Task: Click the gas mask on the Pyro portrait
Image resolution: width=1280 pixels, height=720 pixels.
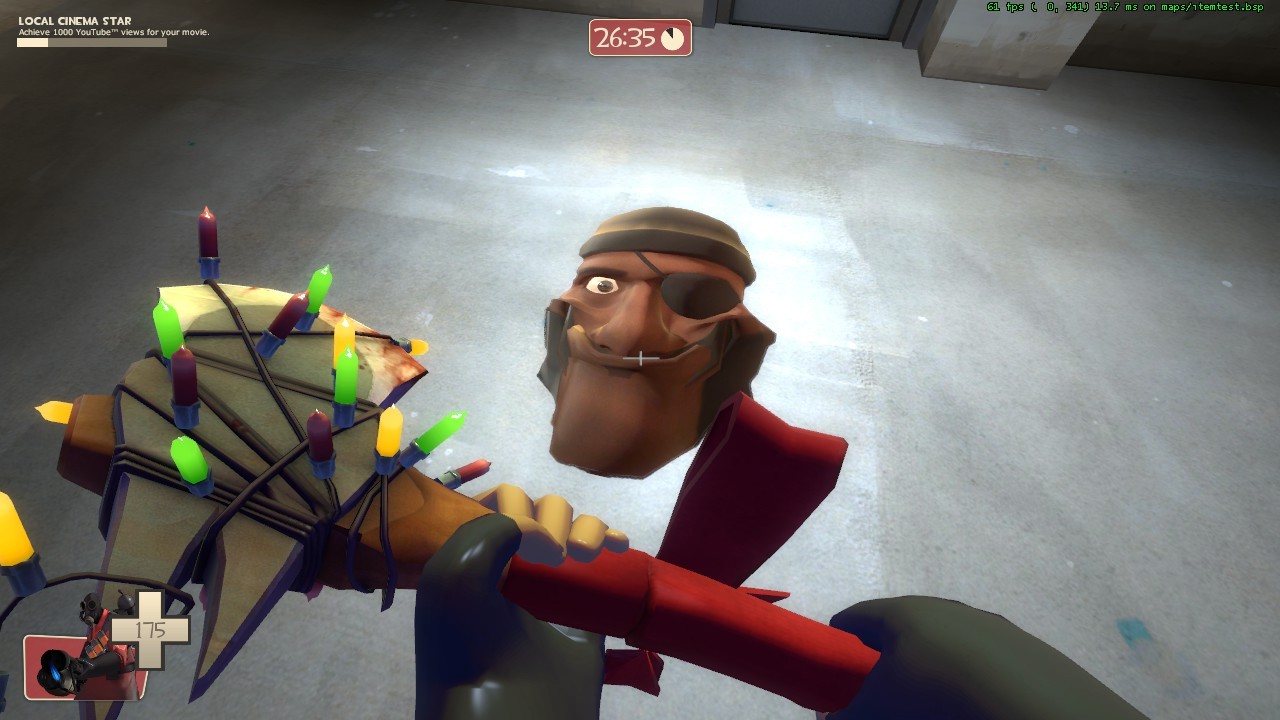Action: click(90, 605)
